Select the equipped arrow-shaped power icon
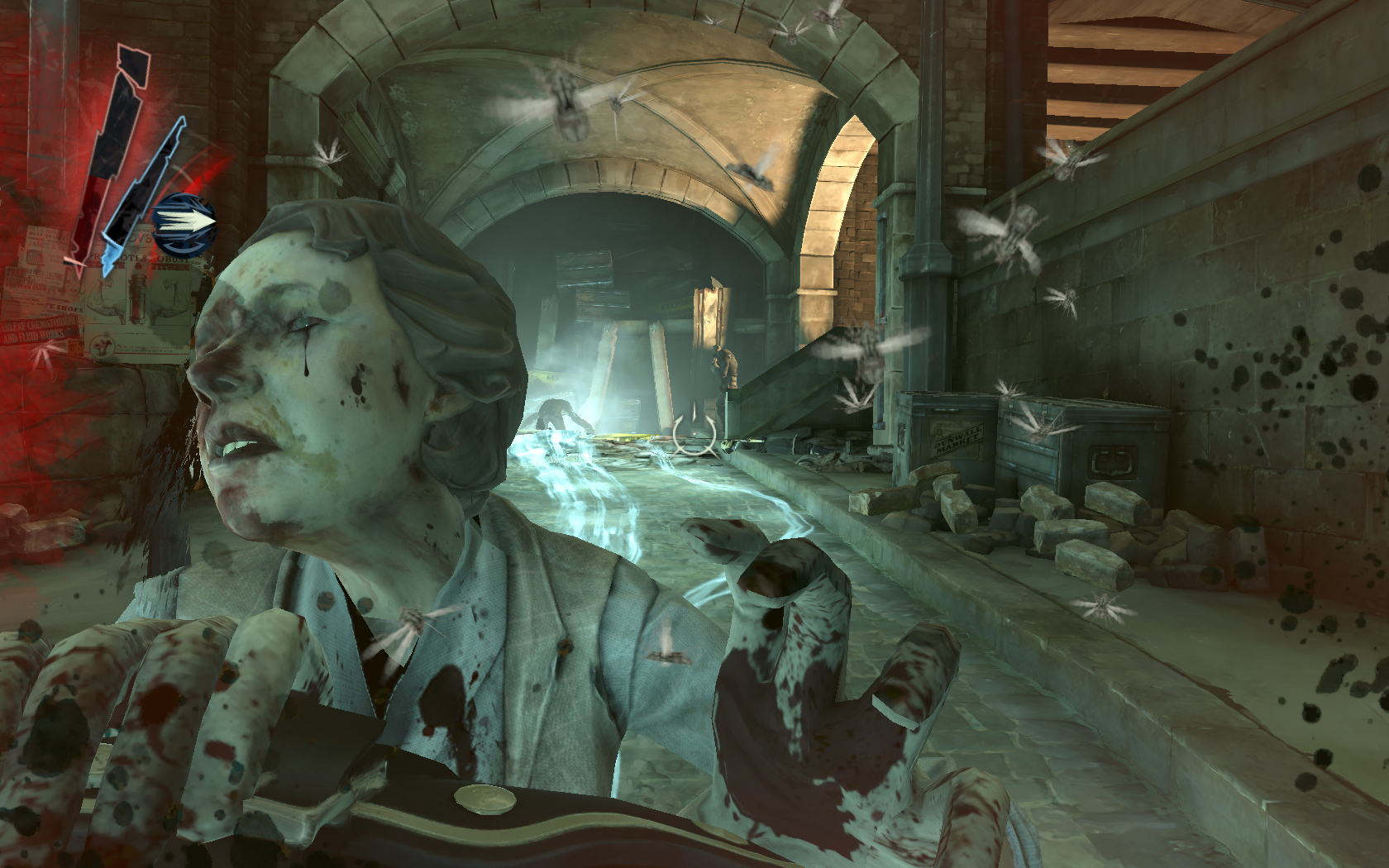Image resolution: width=1389 pixels, height=868 pixels. click(x=185, y=223)
